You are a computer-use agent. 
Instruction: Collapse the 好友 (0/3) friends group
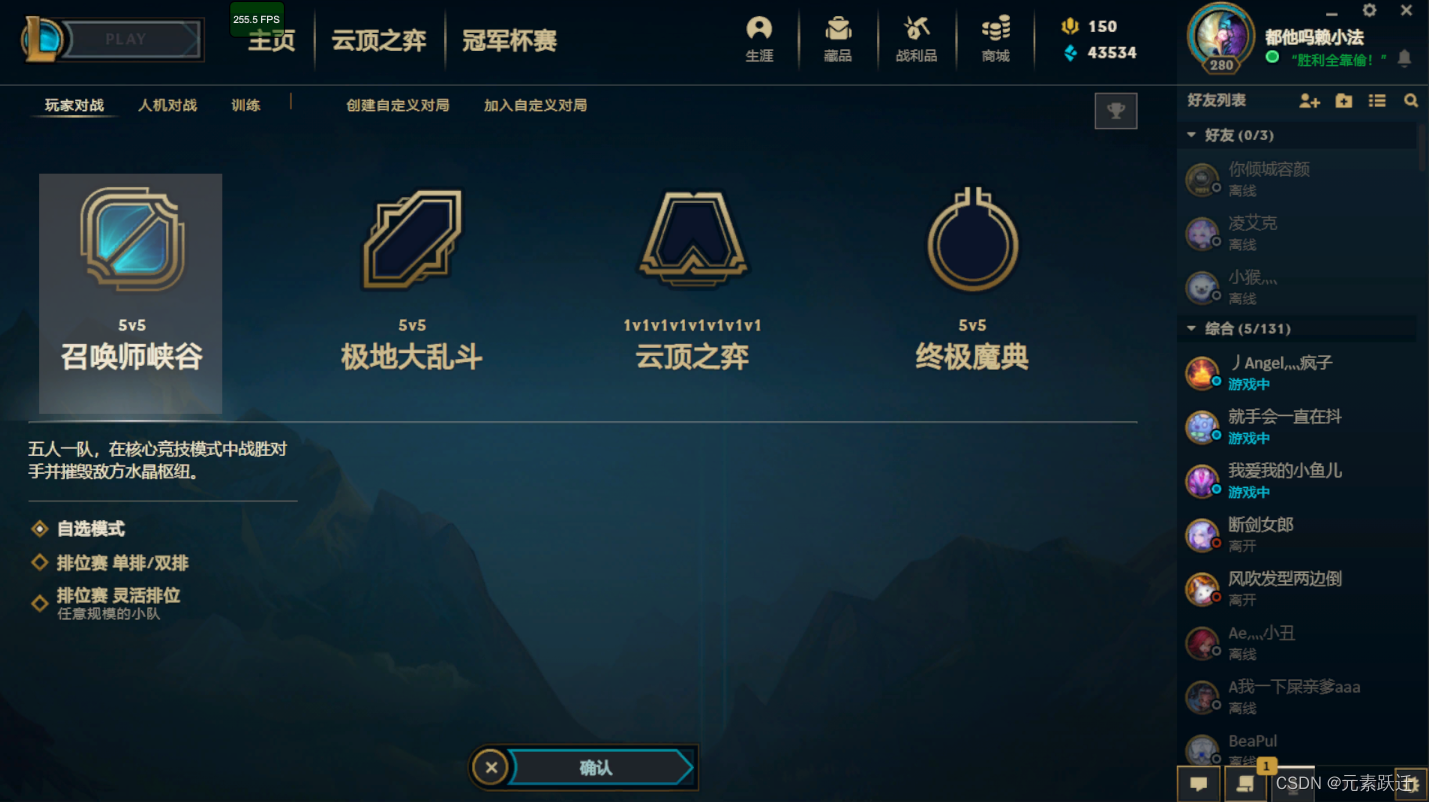point(1192,134)
